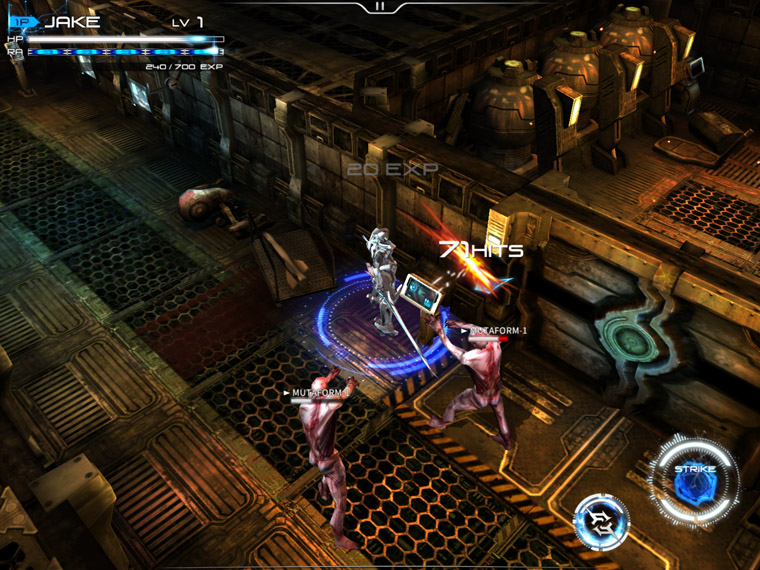Pause the game with the top button
This screenshot has width=760, height=570.
380,7
